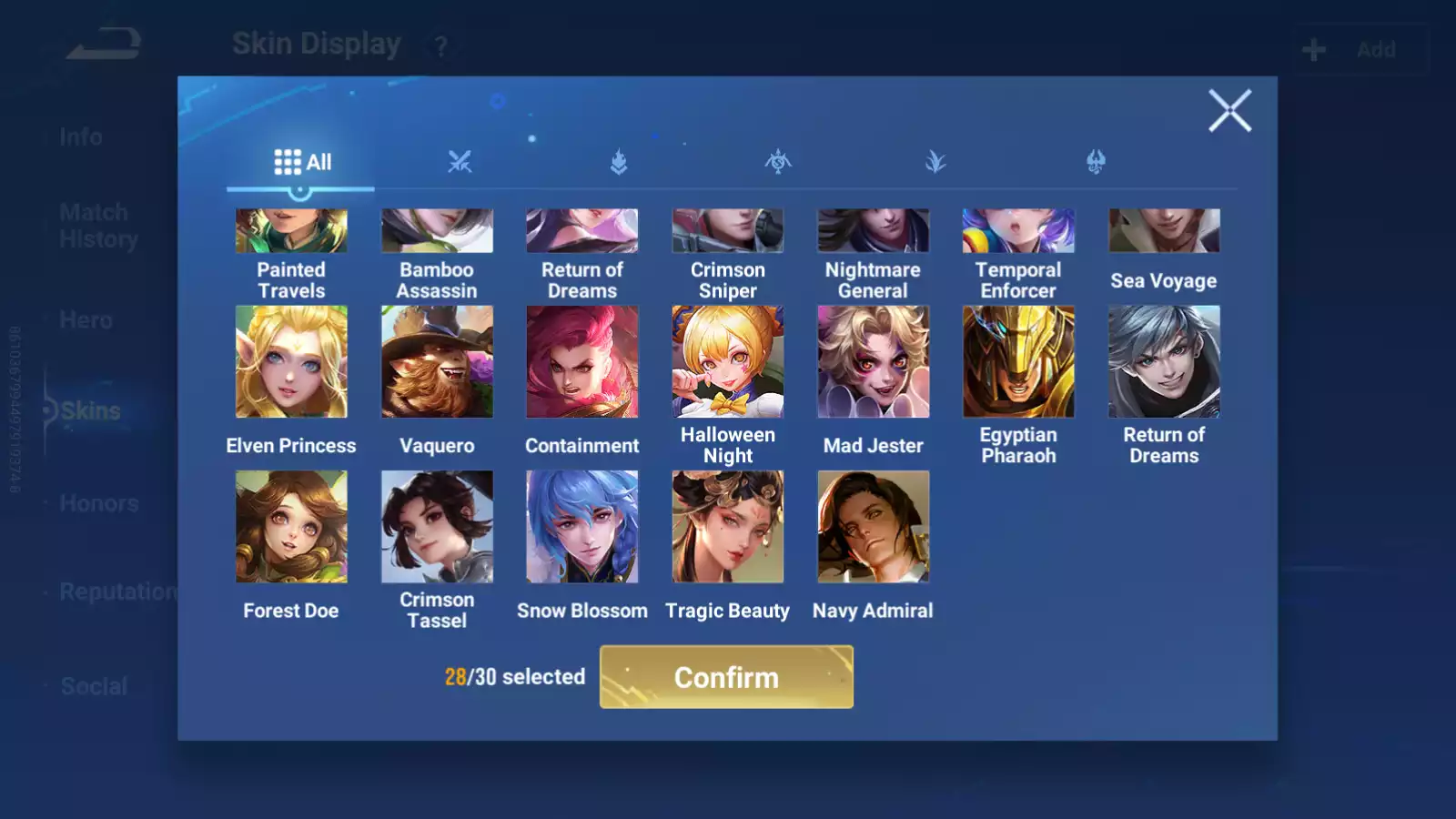This screenshot has width=1456, height=819.
Task: Close the skin selection dialog
Action: 1229,111
